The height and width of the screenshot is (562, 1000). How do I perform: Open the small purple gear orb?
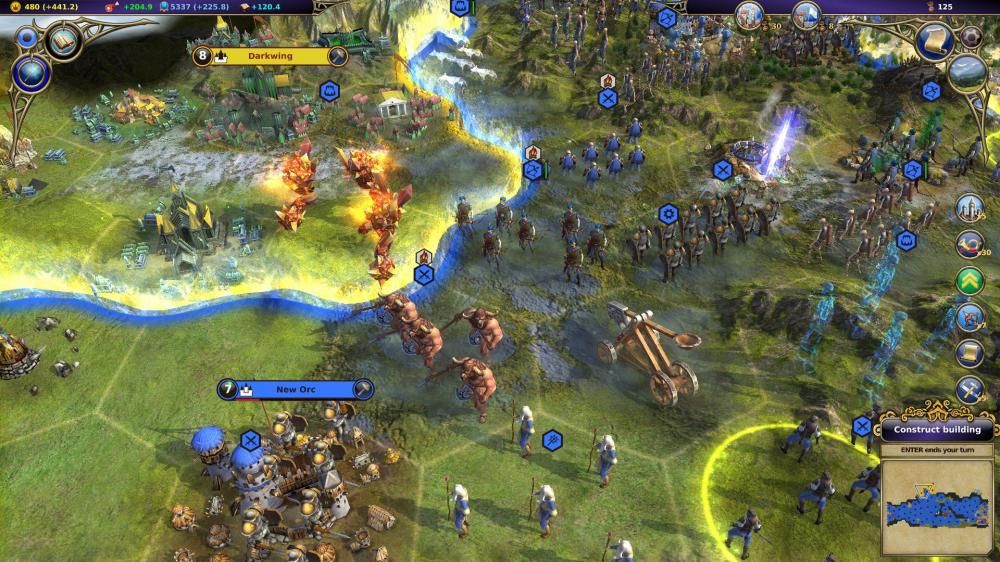click(971, 37)
